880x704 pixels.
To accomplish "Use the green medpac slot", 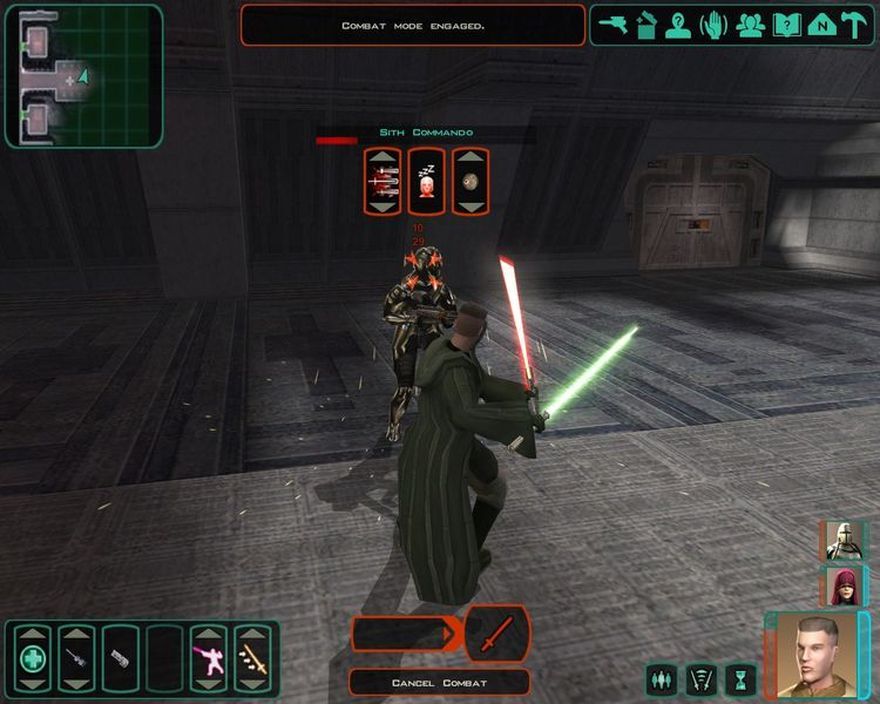I will (32, 659).
